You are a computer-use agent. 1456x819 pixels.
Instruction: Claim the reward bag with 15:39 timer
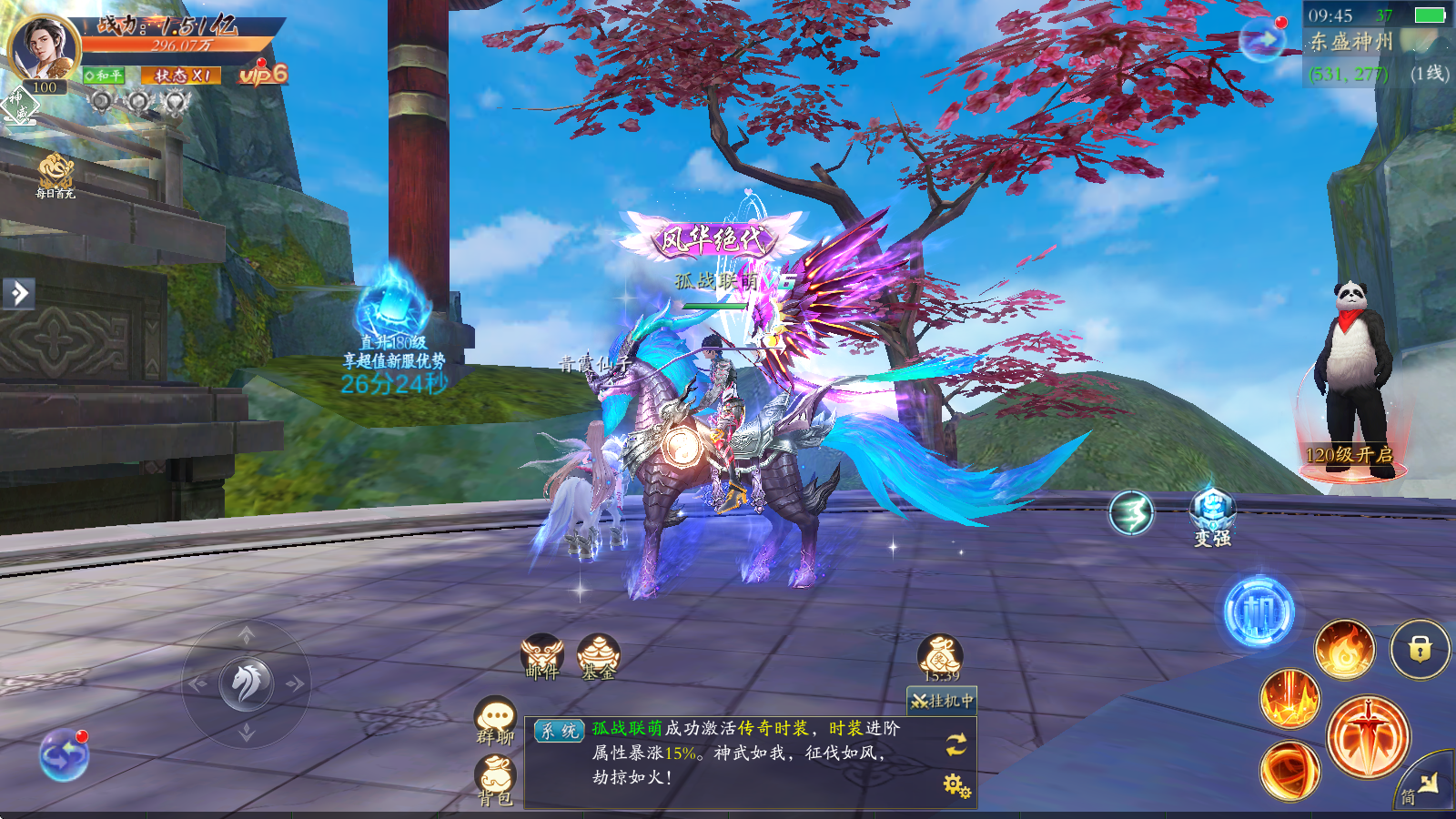pyautogui.click(x=940, y=657)
